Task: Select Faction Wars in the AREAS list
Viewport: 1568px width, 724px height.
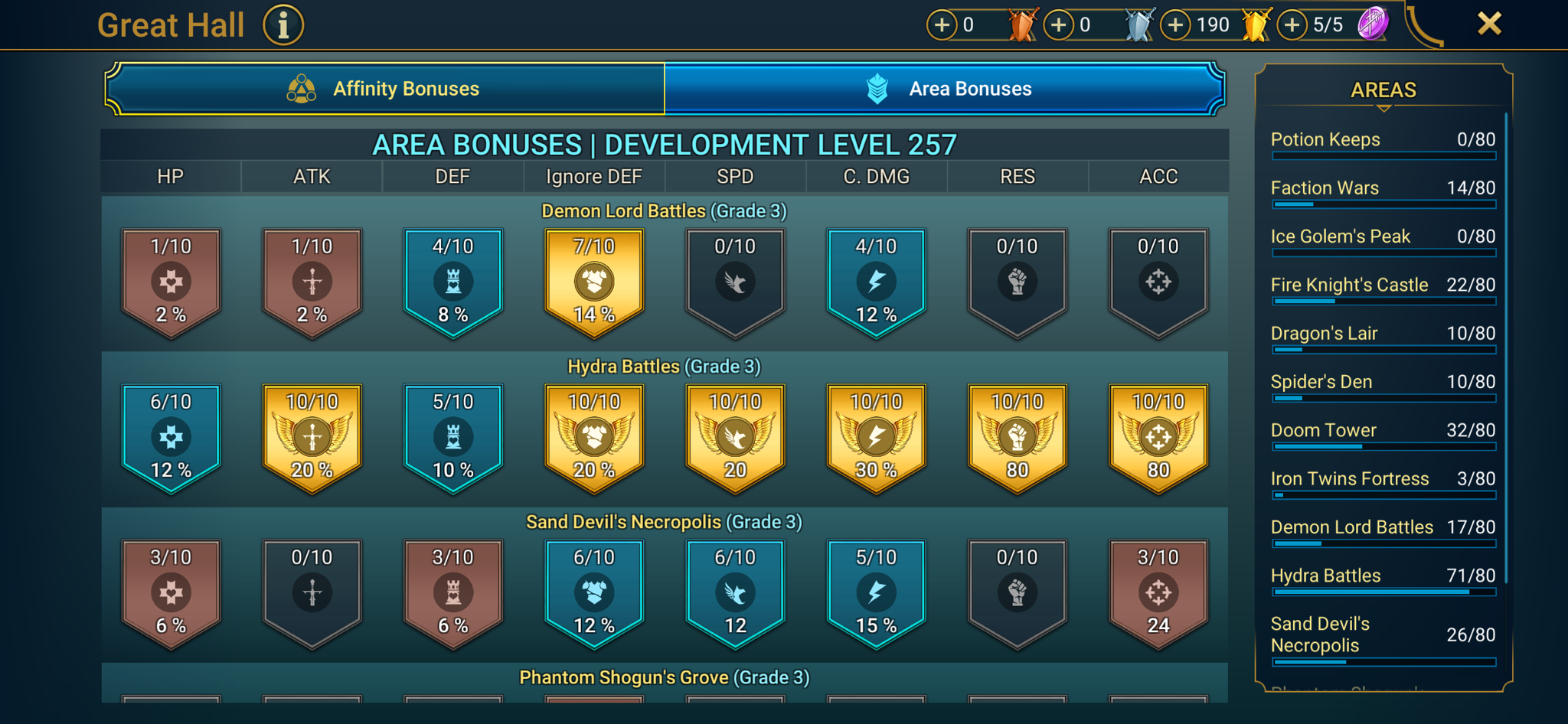Action: click(x=1383, y=188)
